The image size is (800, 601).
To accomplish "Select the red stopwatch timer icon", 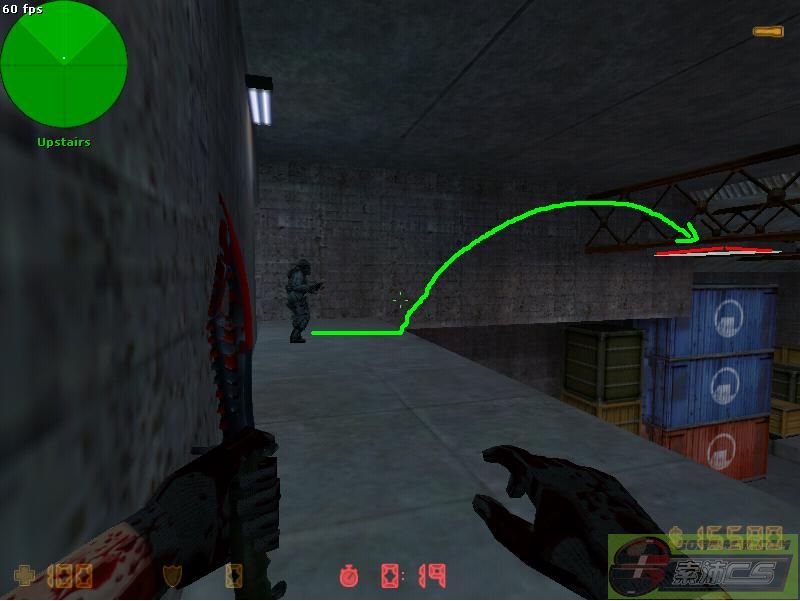I will coord(349,576).
